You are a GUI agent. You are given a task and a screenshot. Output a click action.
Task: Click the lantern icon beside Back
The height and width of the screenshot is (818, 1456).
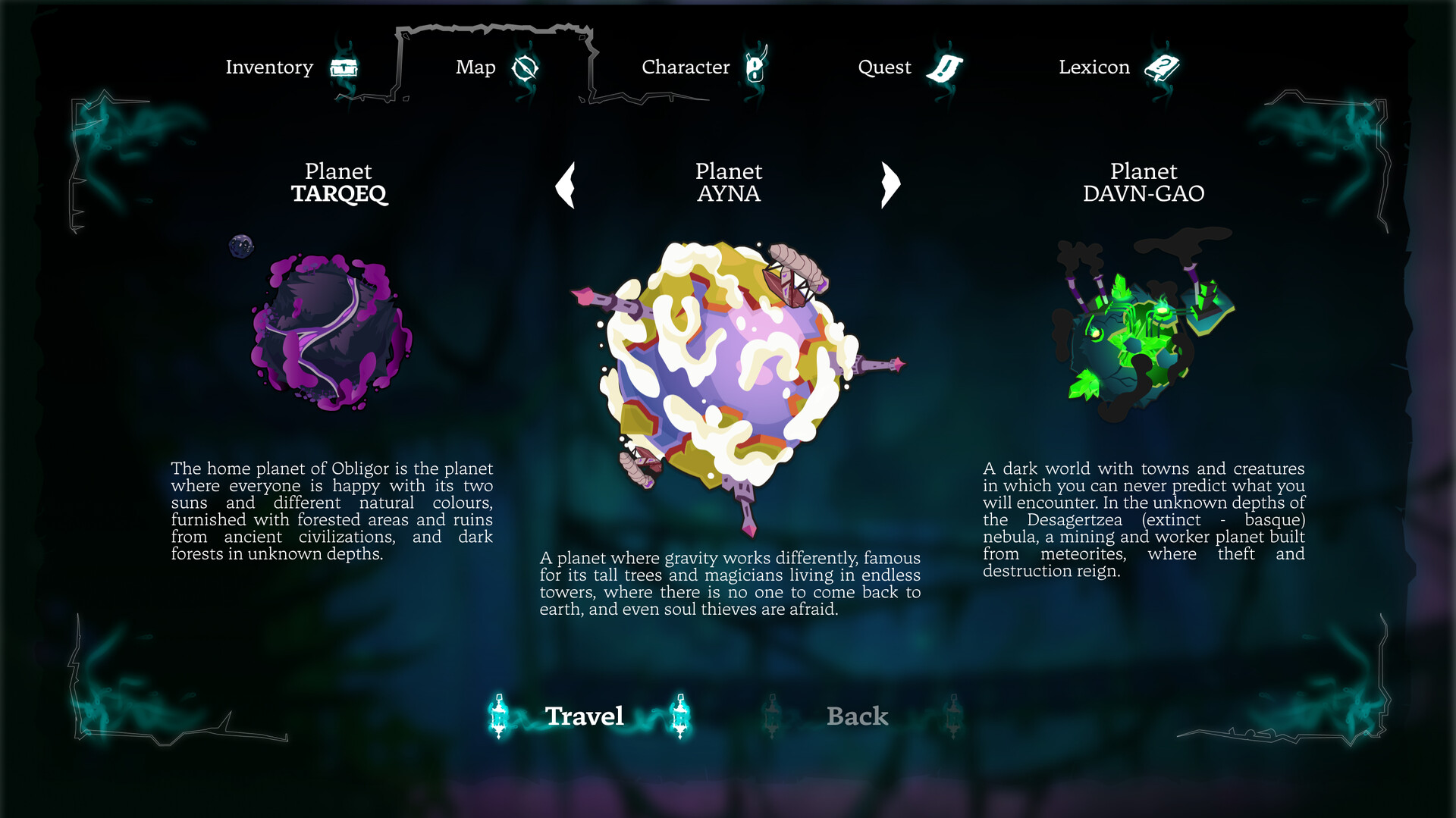(x=773, y=716)
